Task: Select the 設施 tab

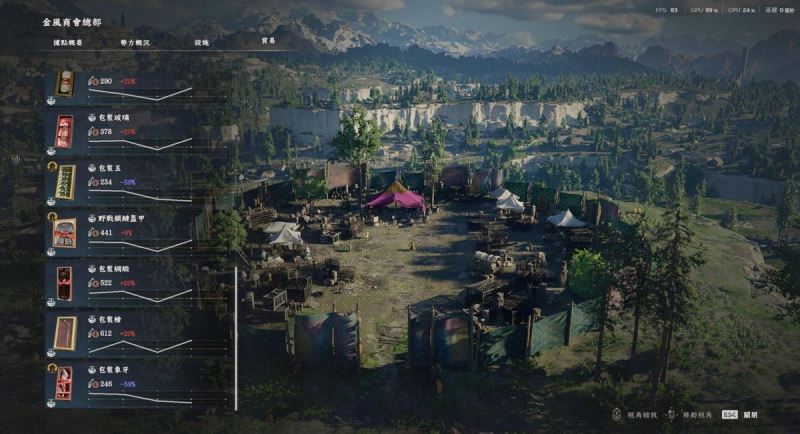Action: tap(202, 43)
